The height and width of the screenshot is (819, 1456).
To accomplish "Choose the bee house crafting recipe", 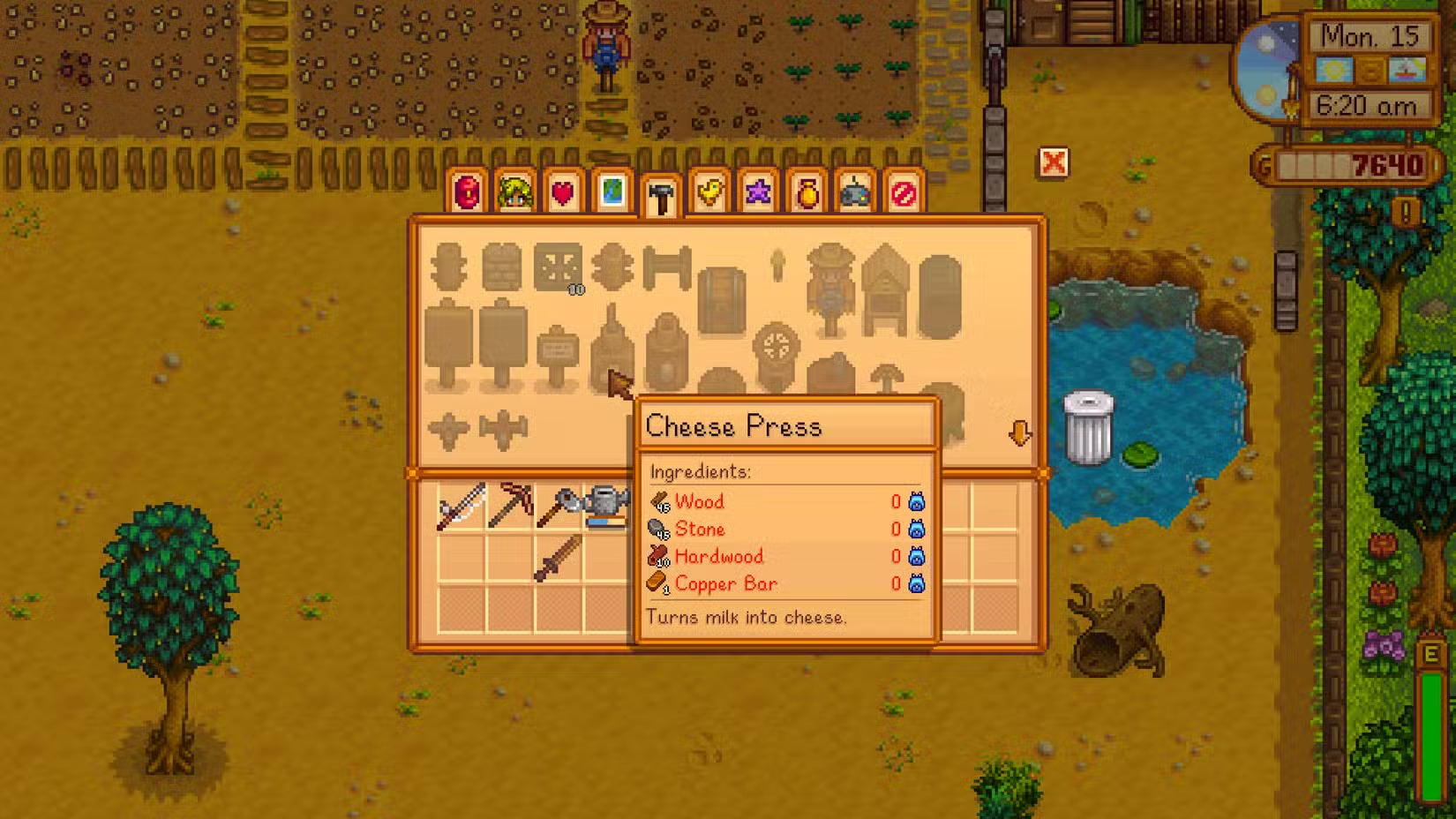I will (885, 288).
